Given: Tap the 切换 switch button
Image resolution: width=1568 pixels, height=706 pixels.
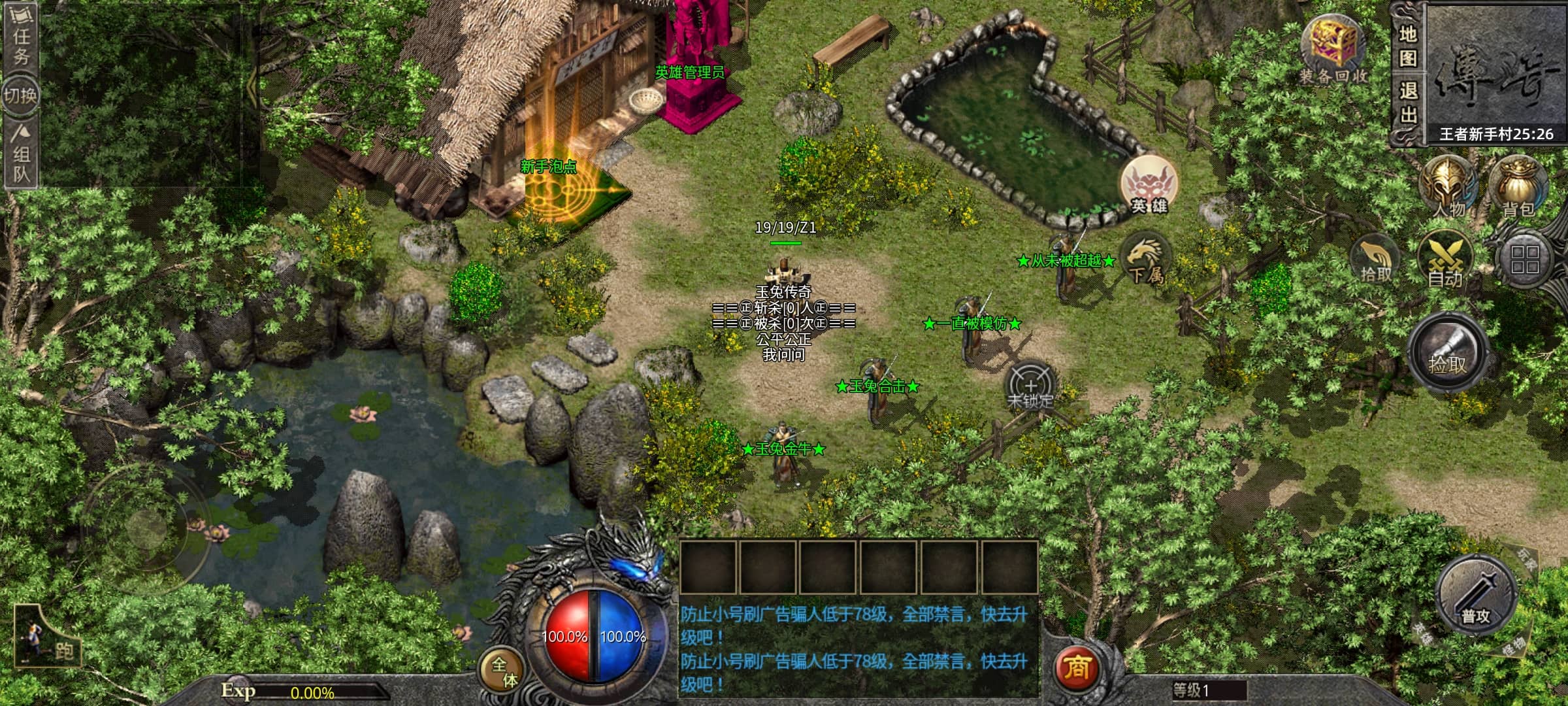Looking at the screenshot, I should click(20, 95).
